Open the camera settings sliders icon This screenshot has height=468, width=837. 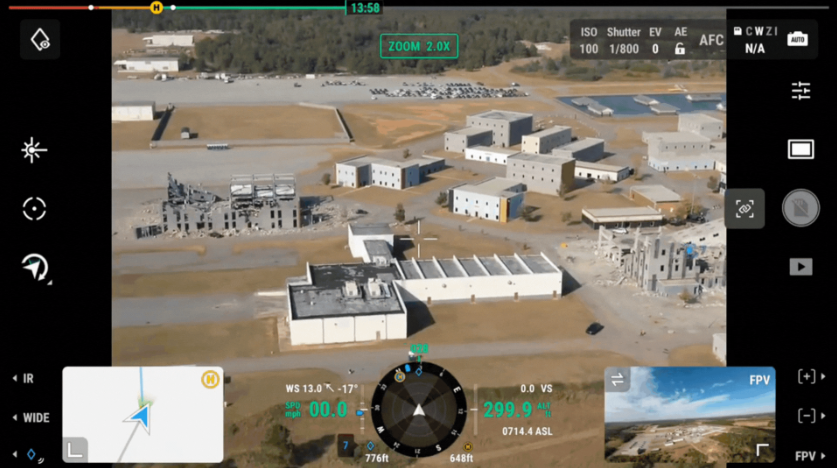(x=801, y=91)
